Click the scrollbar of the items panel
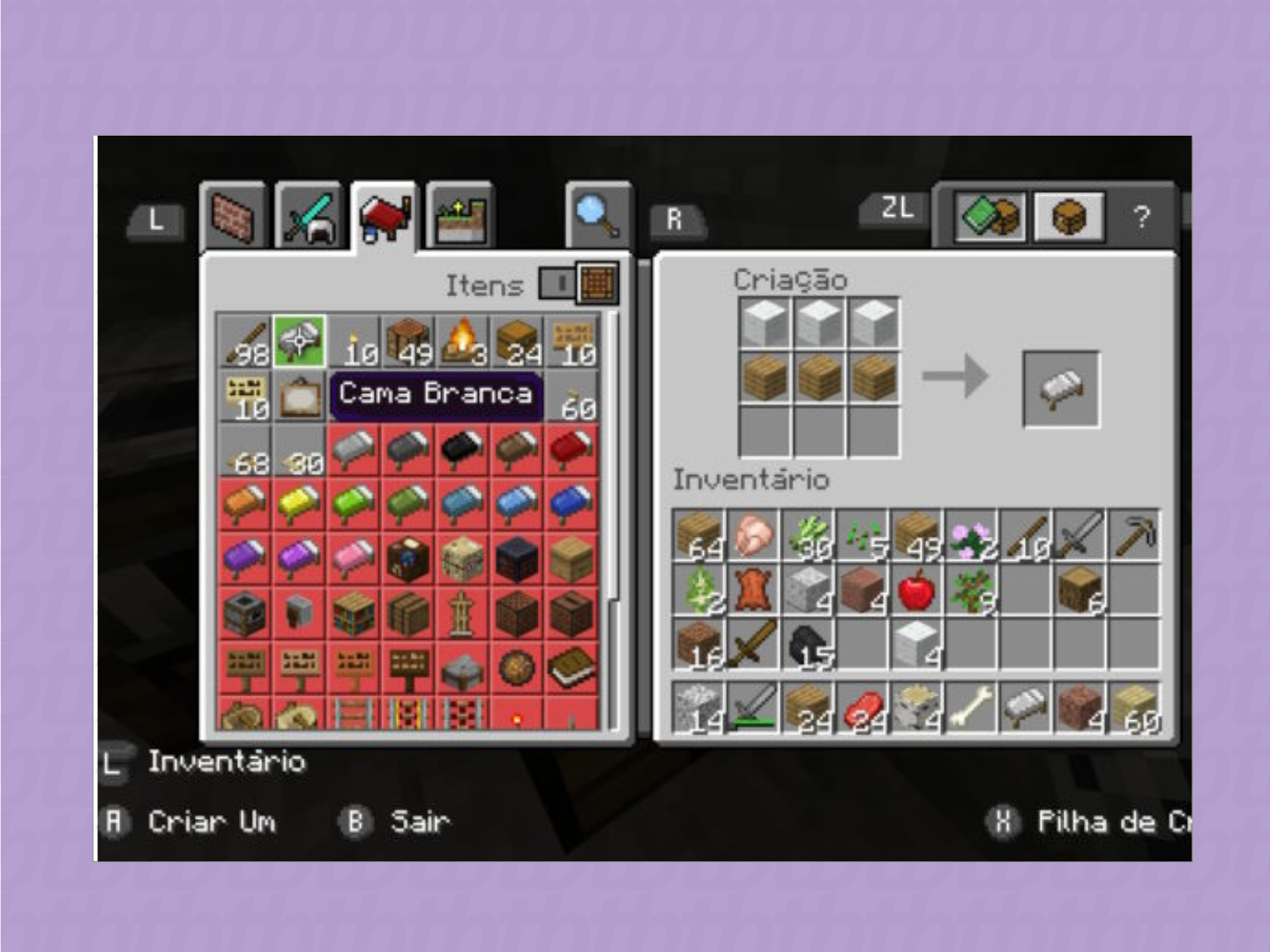 (x=612, y=441)
